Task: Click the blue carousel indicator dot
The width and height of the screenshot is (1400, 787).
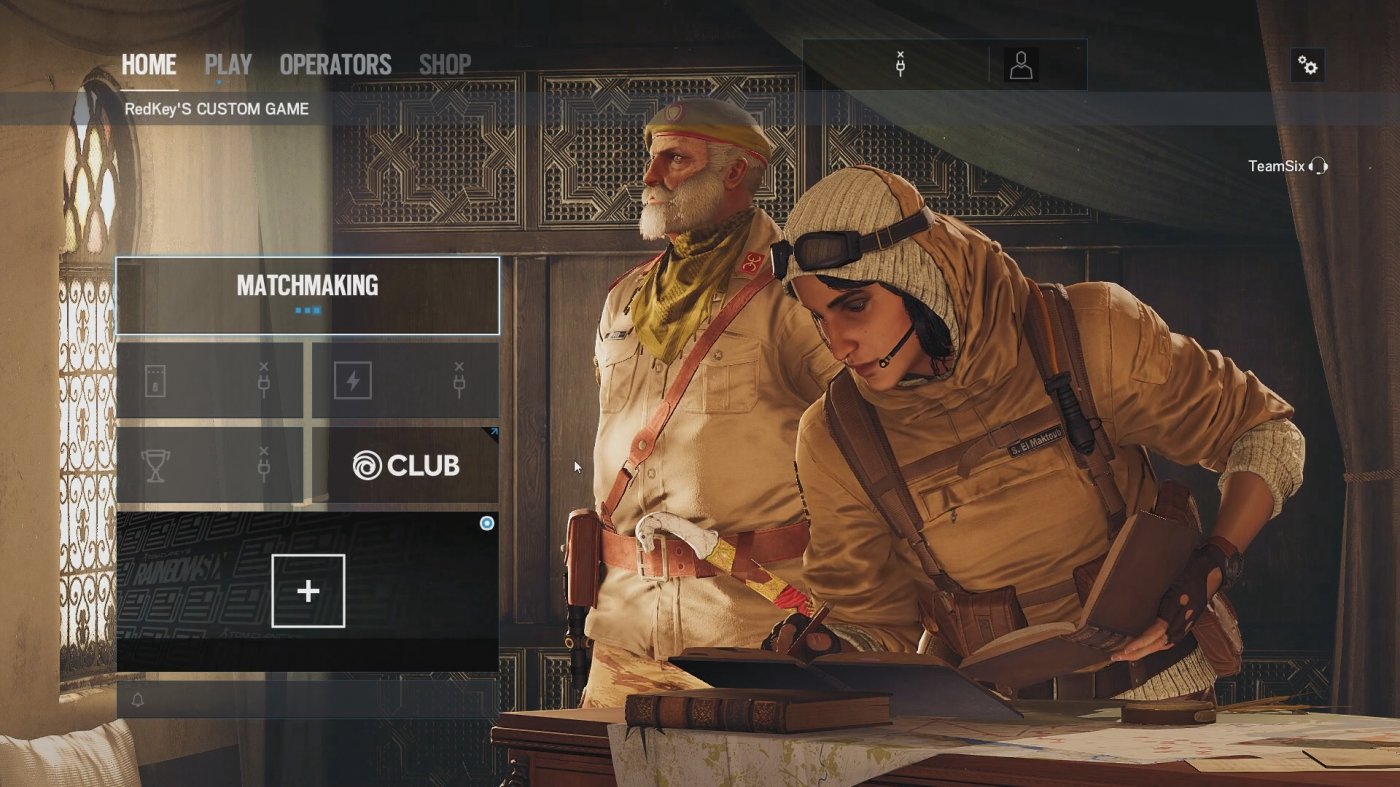Action: [487, 523]
